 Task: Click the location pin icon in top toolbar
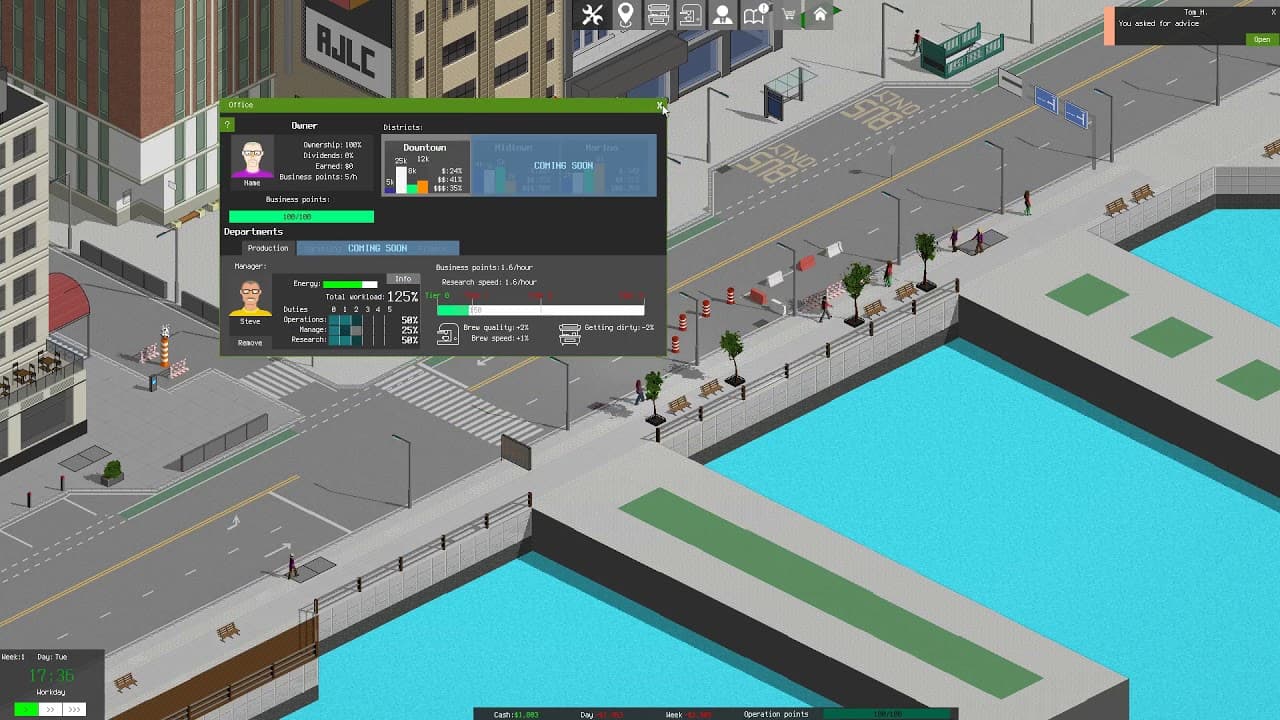(x=626, y=15)
